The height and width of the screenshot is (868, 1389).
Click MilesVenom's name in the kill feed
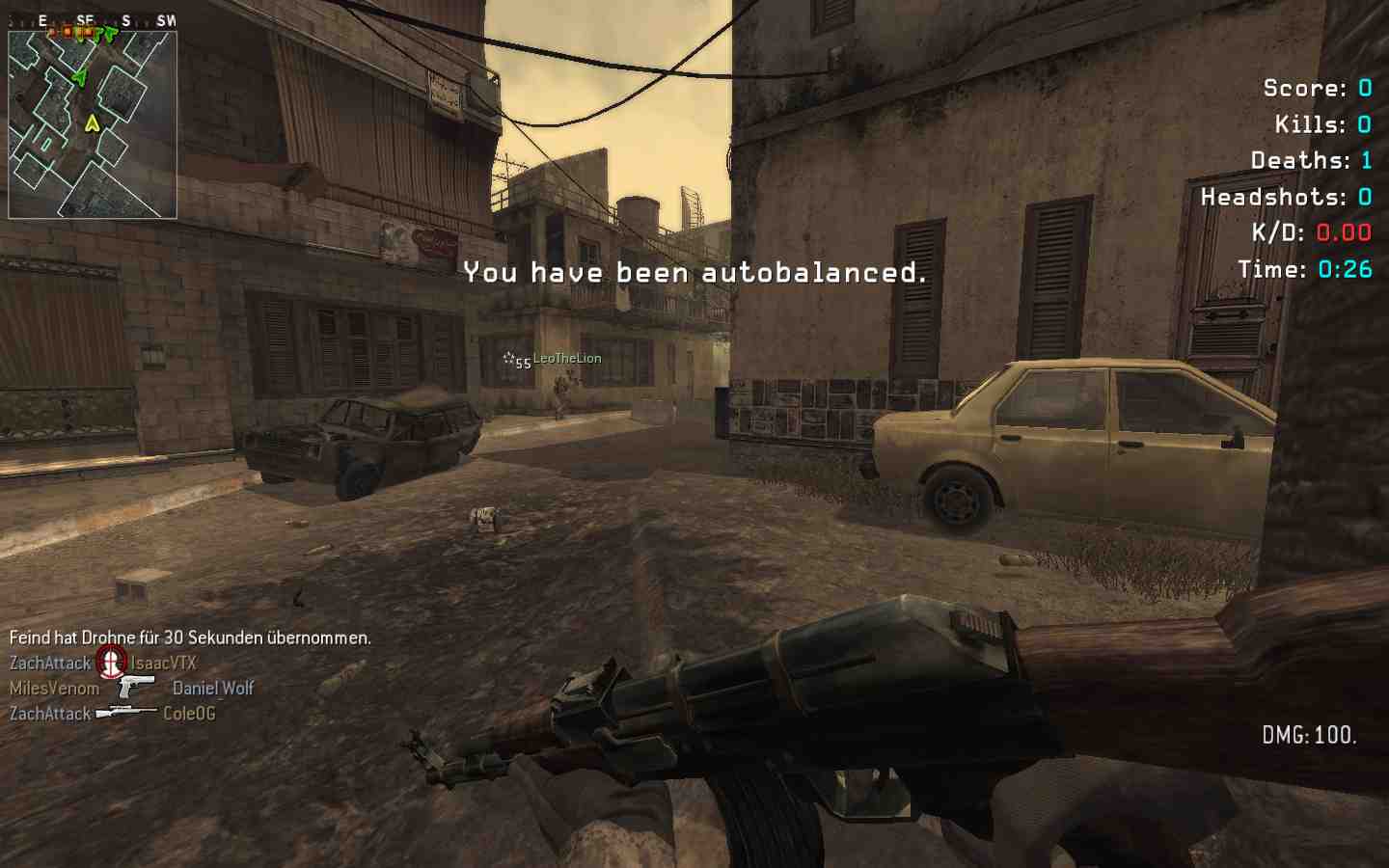[x=55, y=689]
